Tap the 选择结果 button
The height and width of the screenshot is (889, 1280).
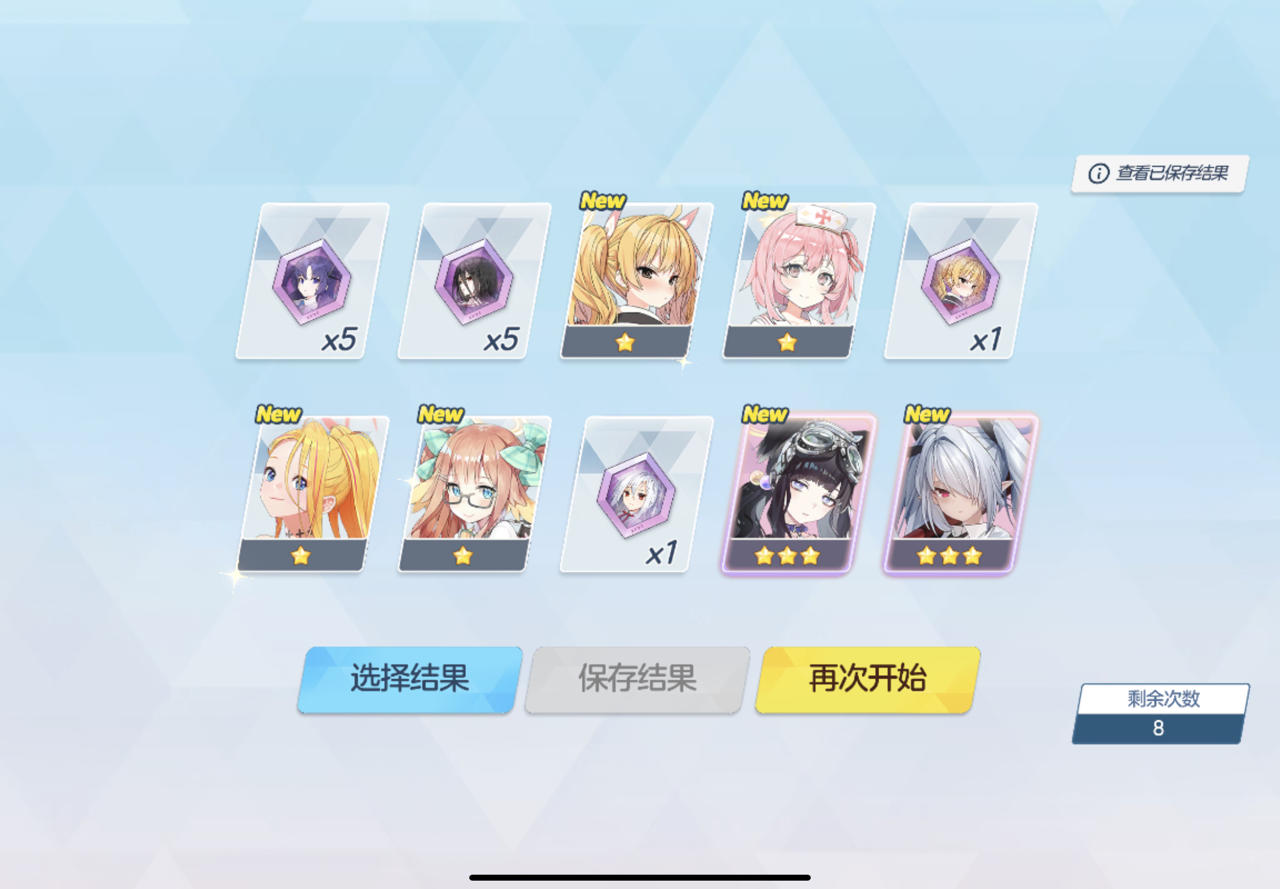(407, 678)
